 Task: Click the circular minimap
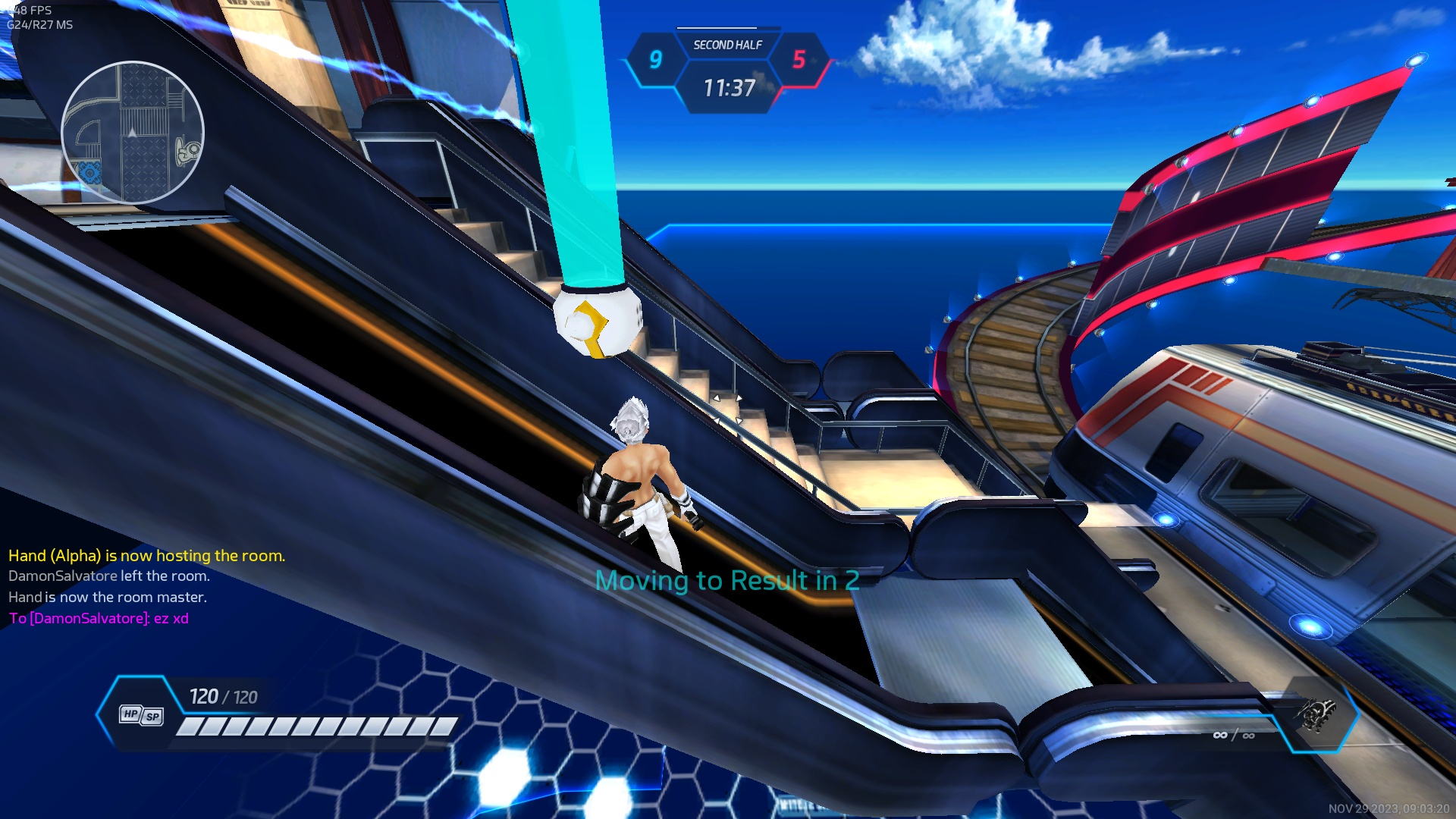[x=133, y=133]
